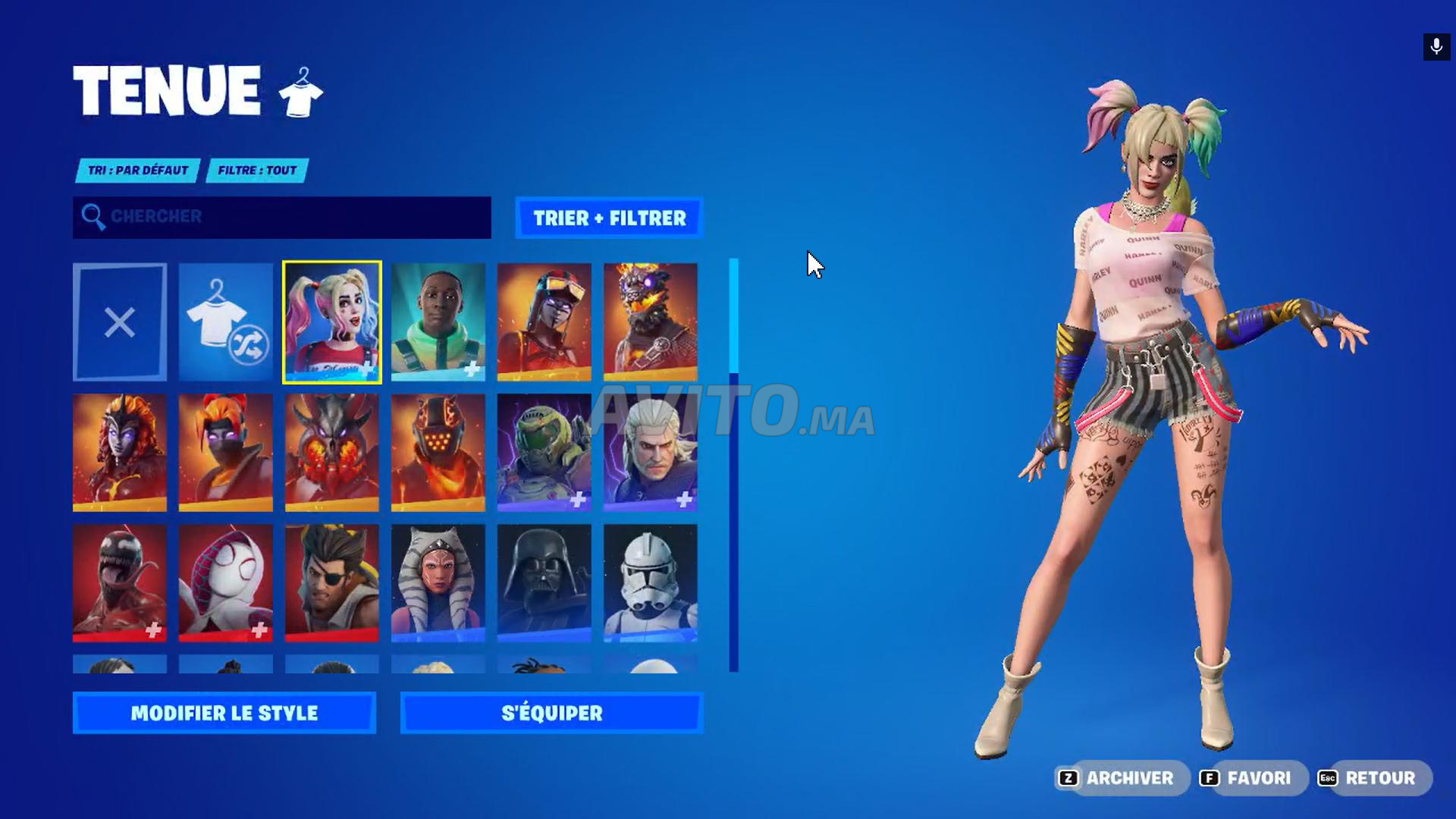
Task: Choose the random outfit shuffle tile
Action: (x=226, y=322)
